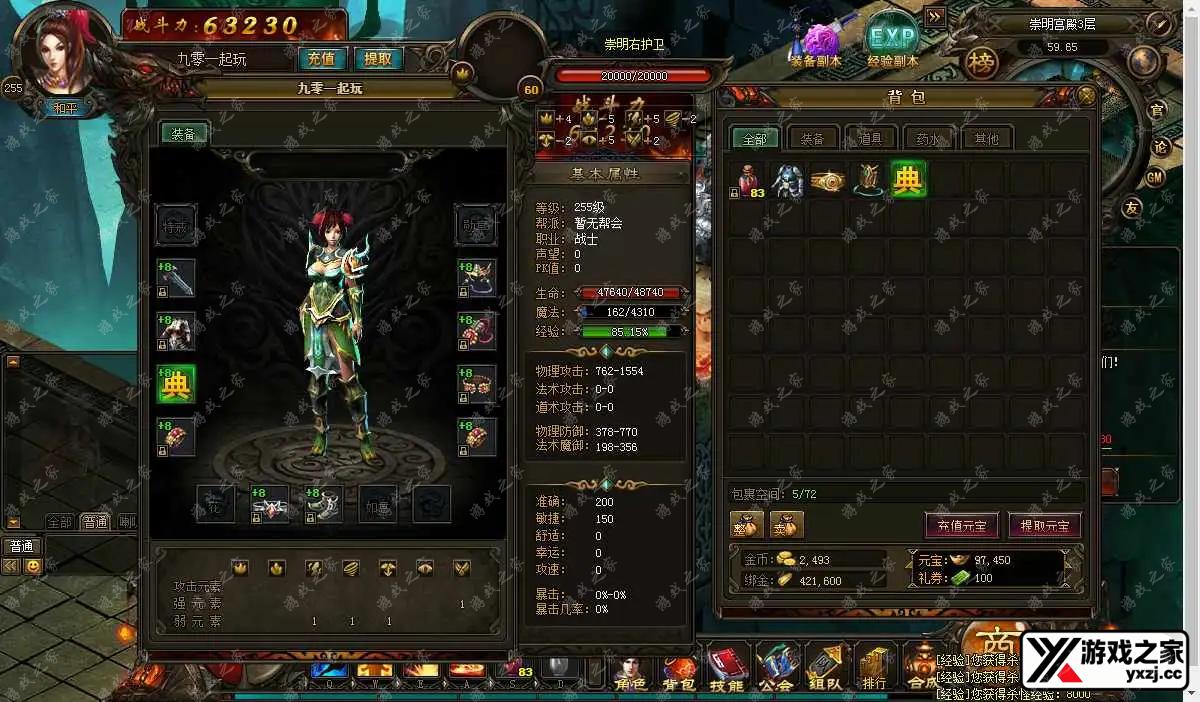
Task: Click the 充值 button under the power bar
Action: (321, 58)
